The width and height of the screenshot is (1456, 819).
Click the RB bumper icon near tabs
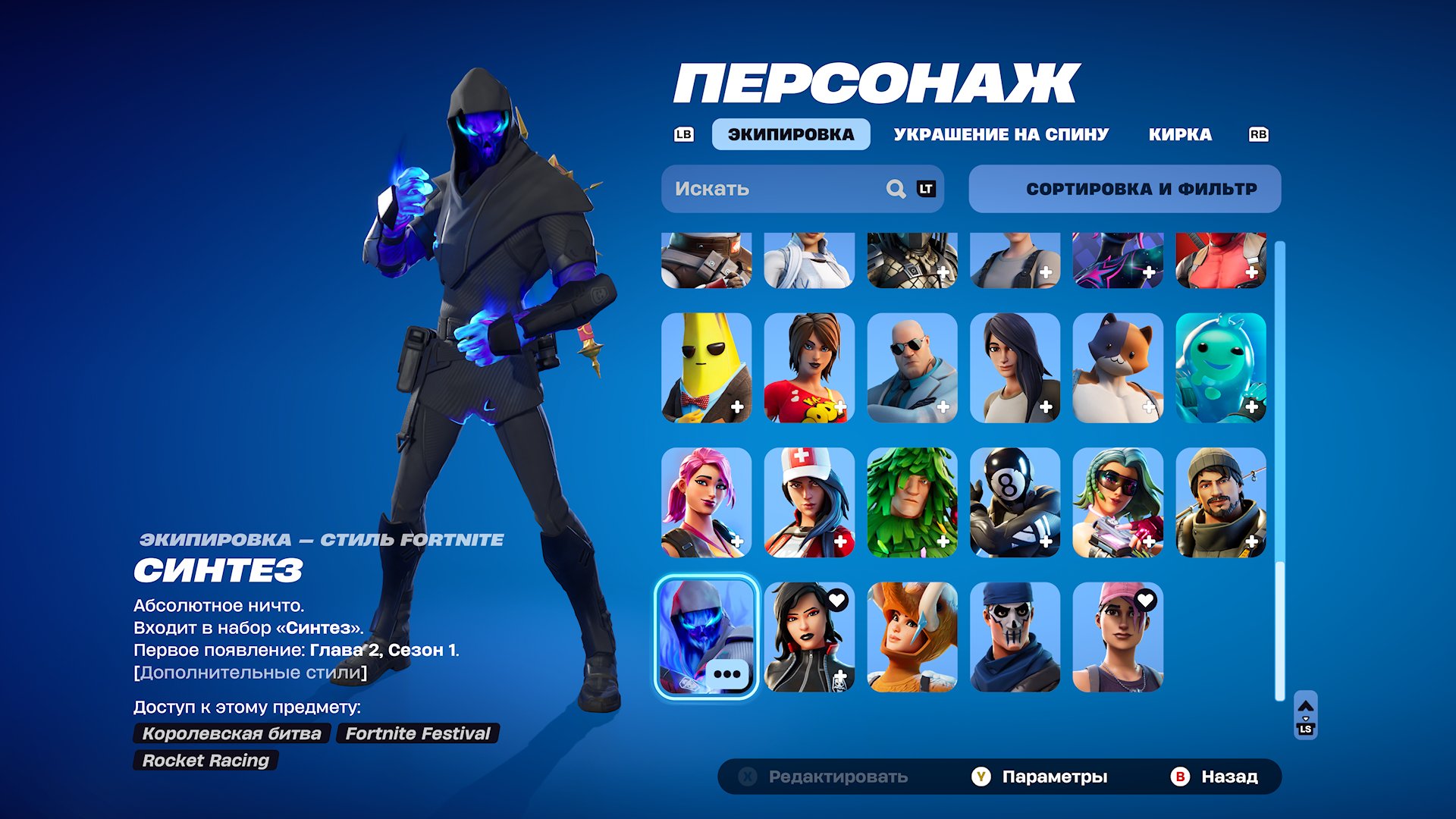click(1259, 134)
